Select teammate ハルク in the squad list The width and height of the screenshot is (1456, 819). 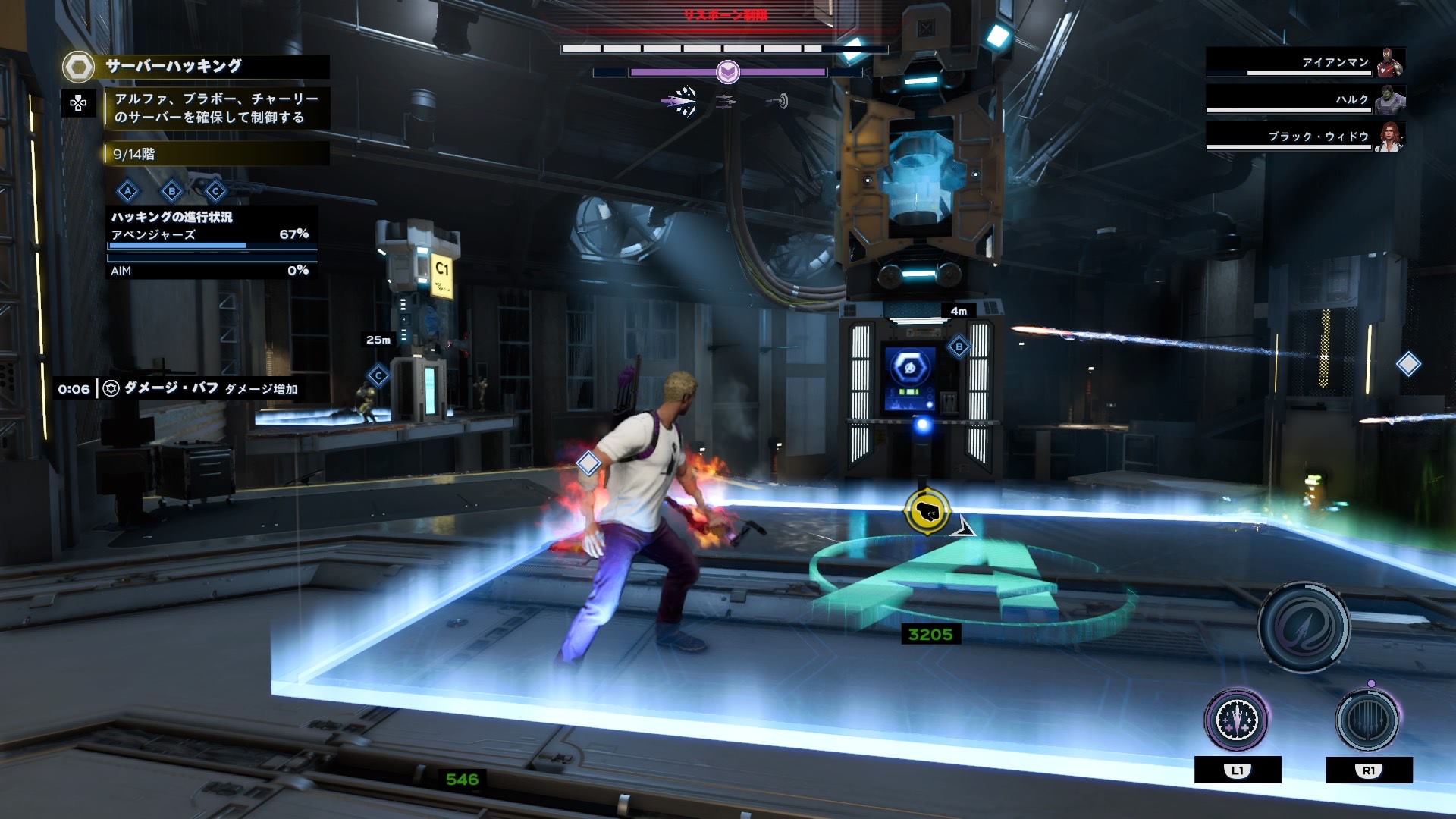point(1304,99)
